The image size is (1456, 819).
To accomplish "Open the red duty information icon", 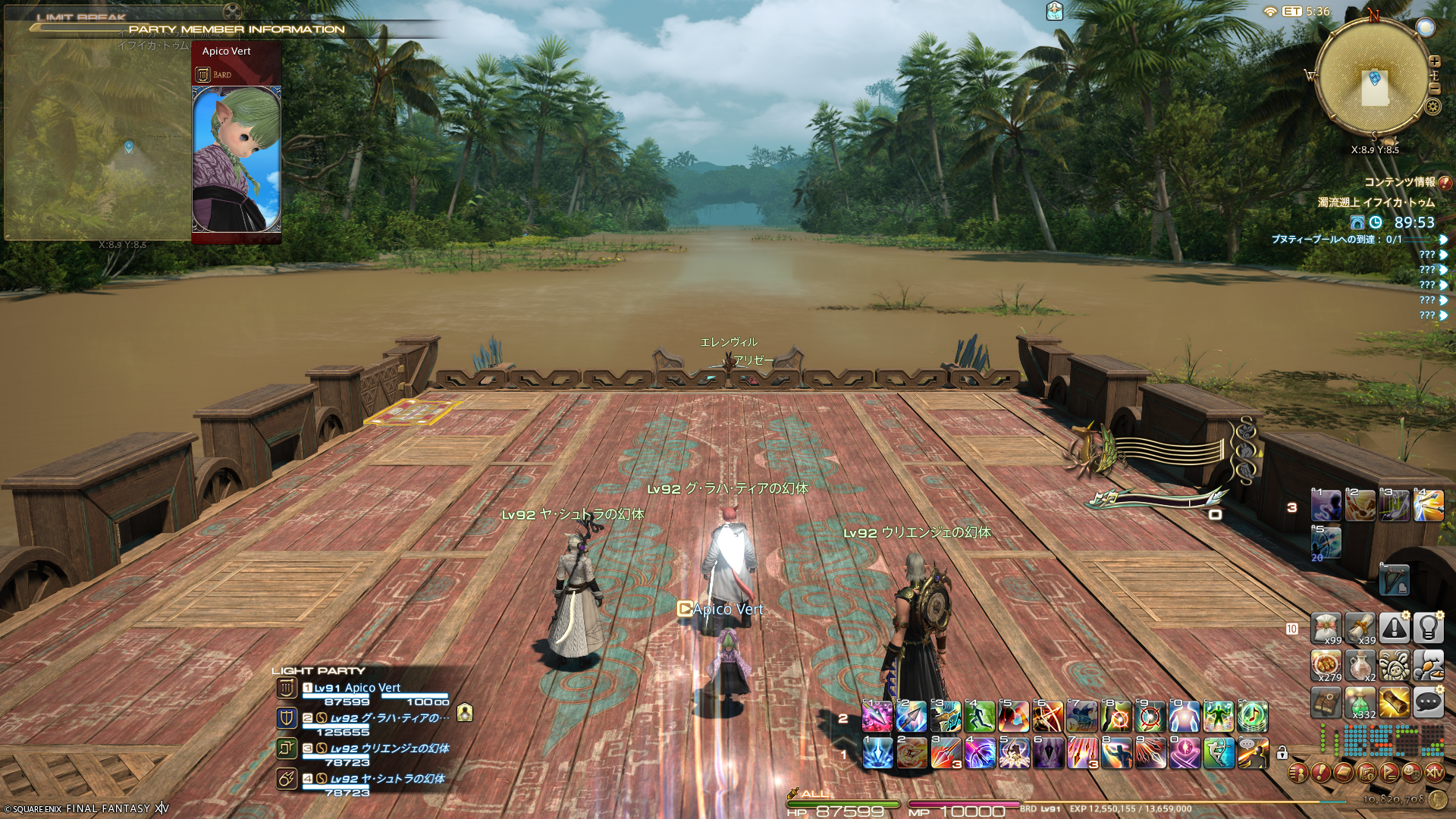I will point(1445,183).
